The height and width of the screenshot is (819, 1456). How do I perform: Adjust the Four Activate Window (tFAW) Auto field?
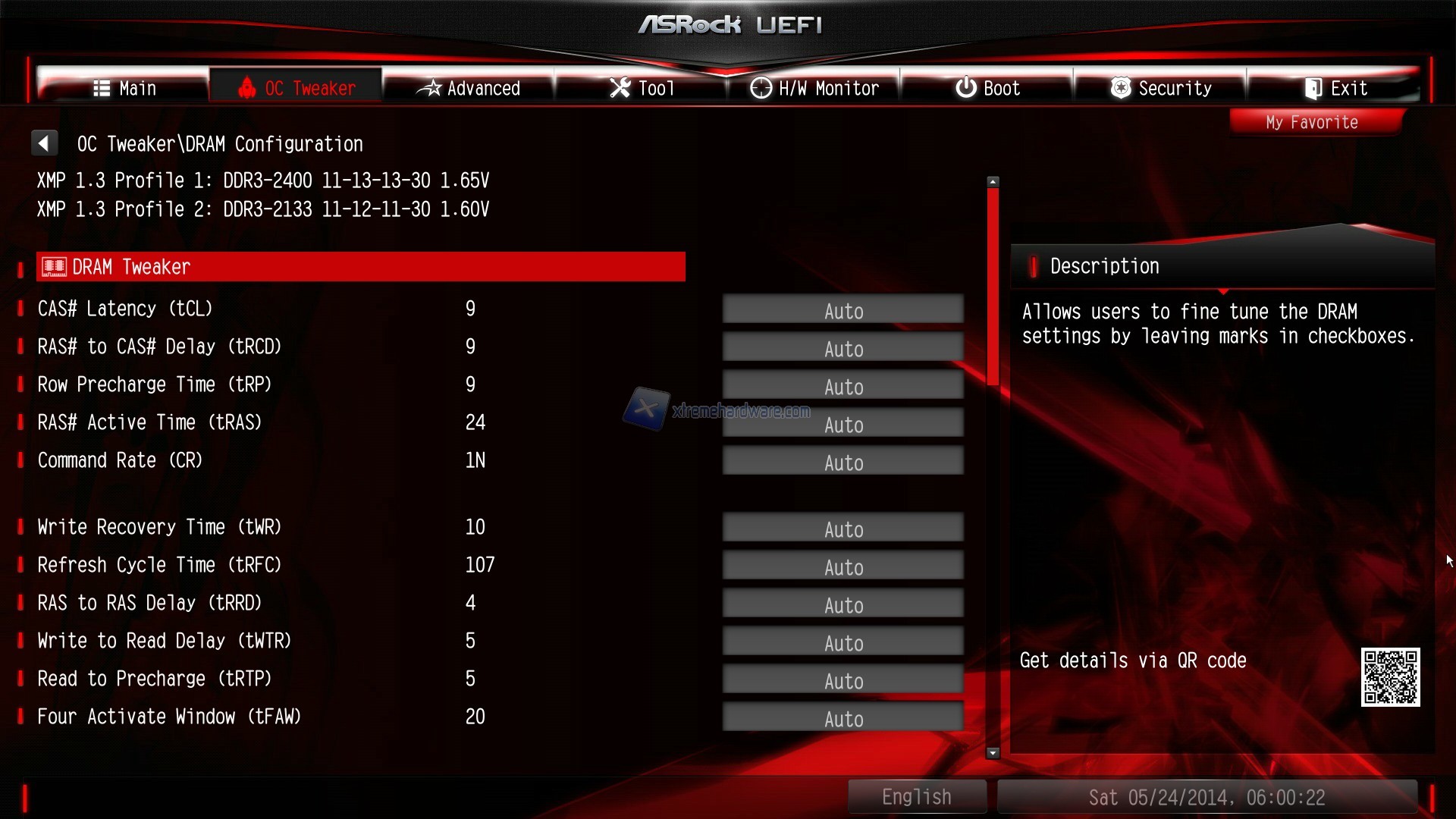843,717
